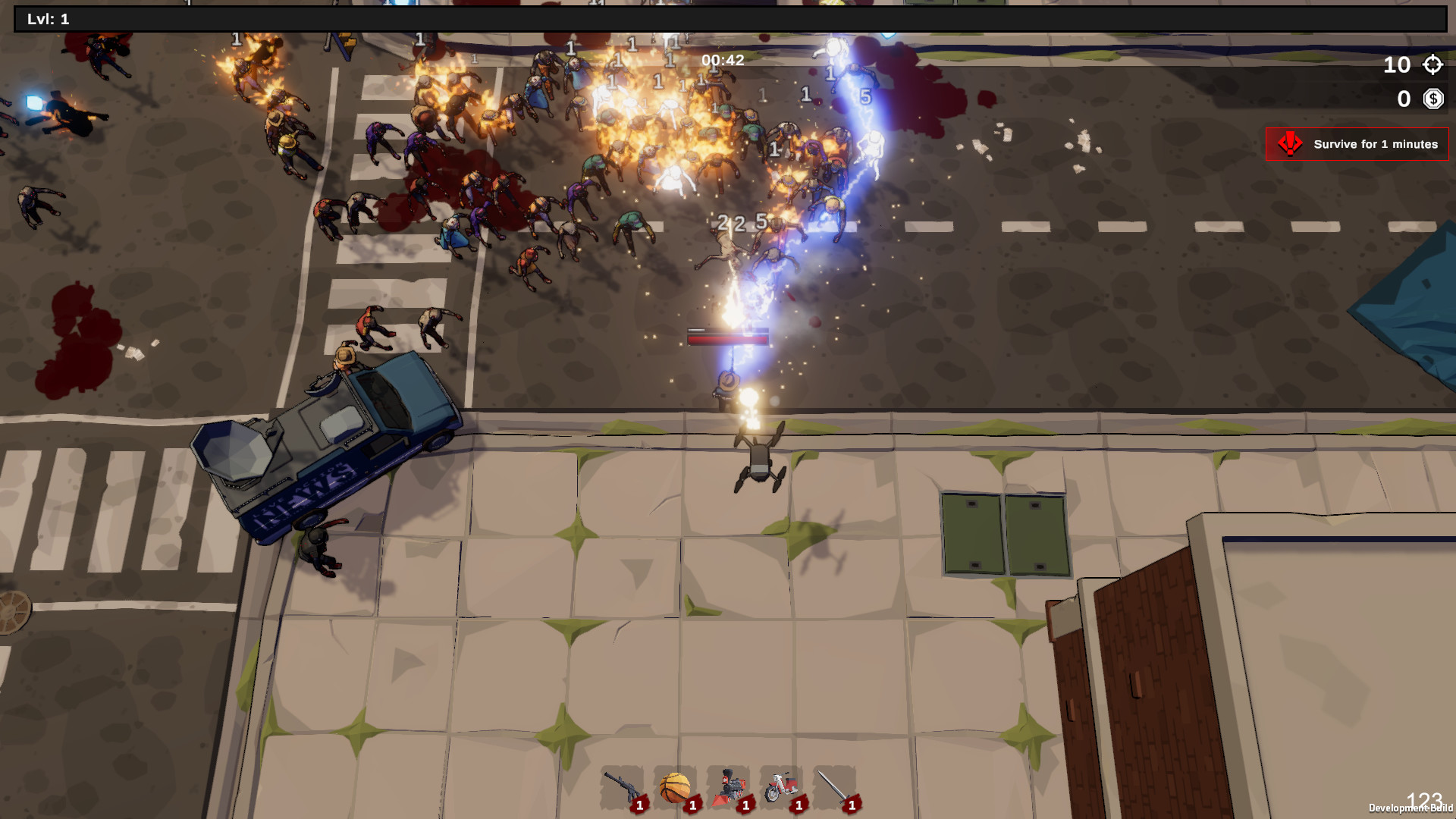1456x819 pixels.
Task: Click the Survive for 1 minutes banner
Action: point(1357,143)
